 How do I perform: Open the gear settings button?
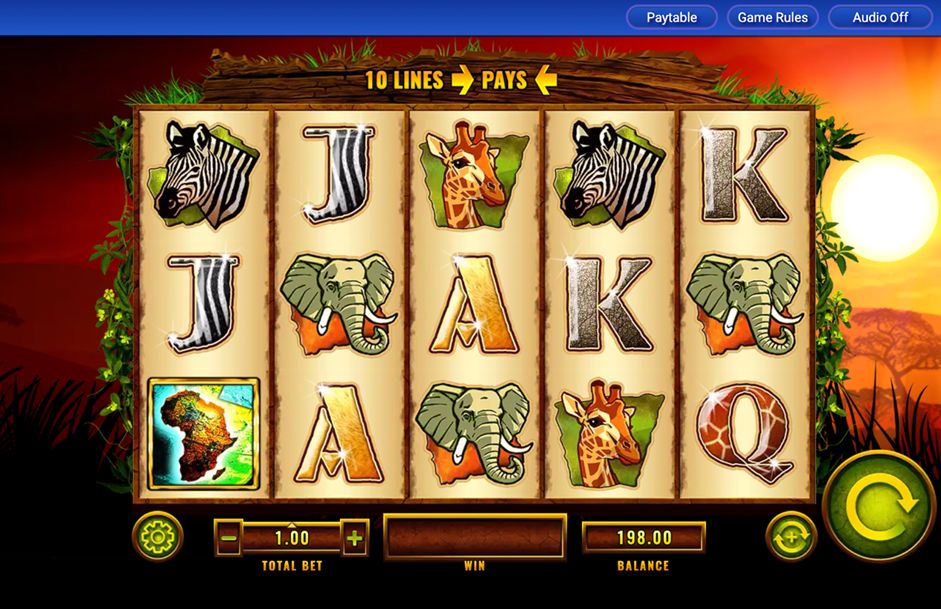pos(157,537)
